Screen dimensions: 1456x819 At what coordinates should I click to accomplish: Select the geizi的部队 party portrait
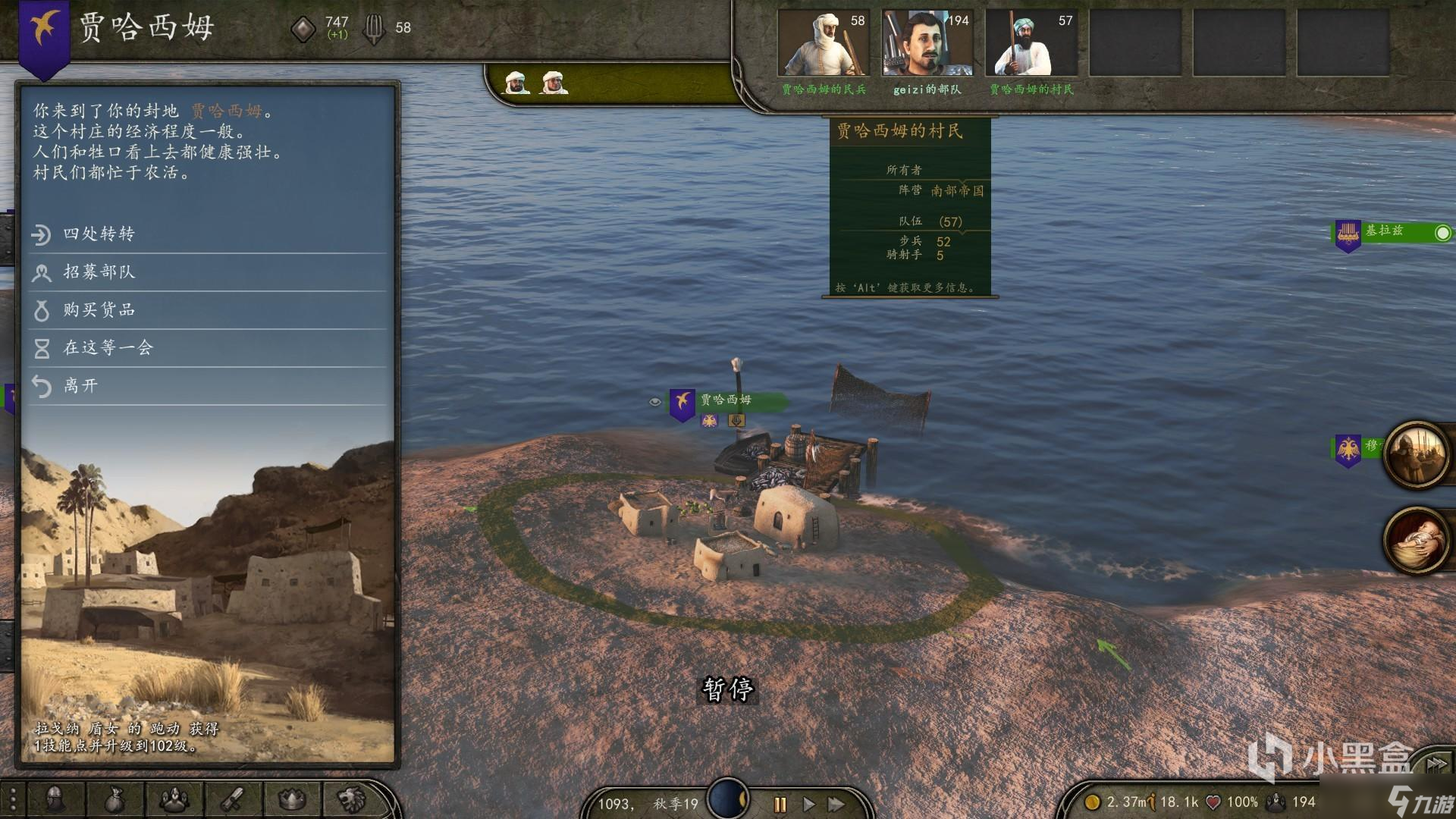927,43
